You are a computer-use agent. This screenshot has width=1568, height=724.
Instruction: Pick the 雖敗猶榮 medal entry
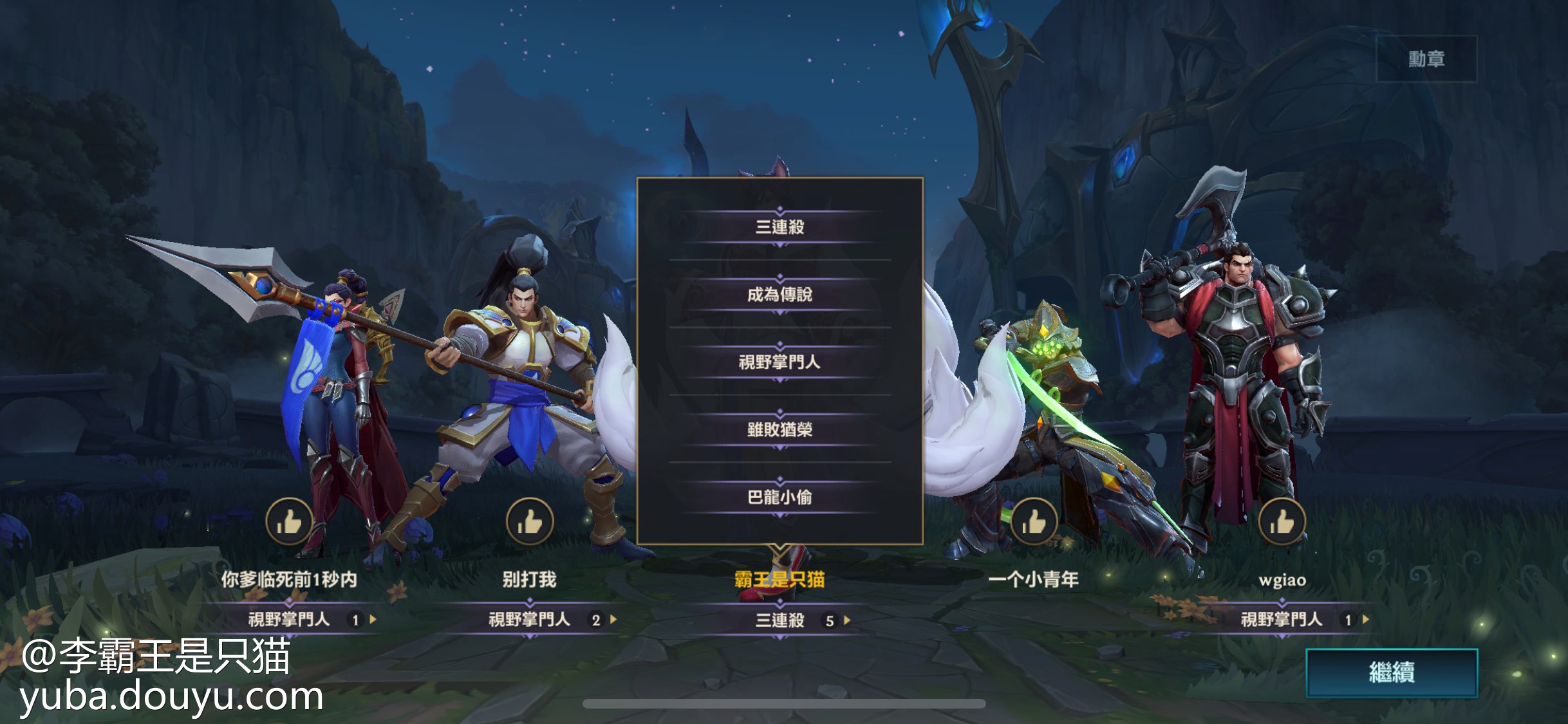pos(779,429)
